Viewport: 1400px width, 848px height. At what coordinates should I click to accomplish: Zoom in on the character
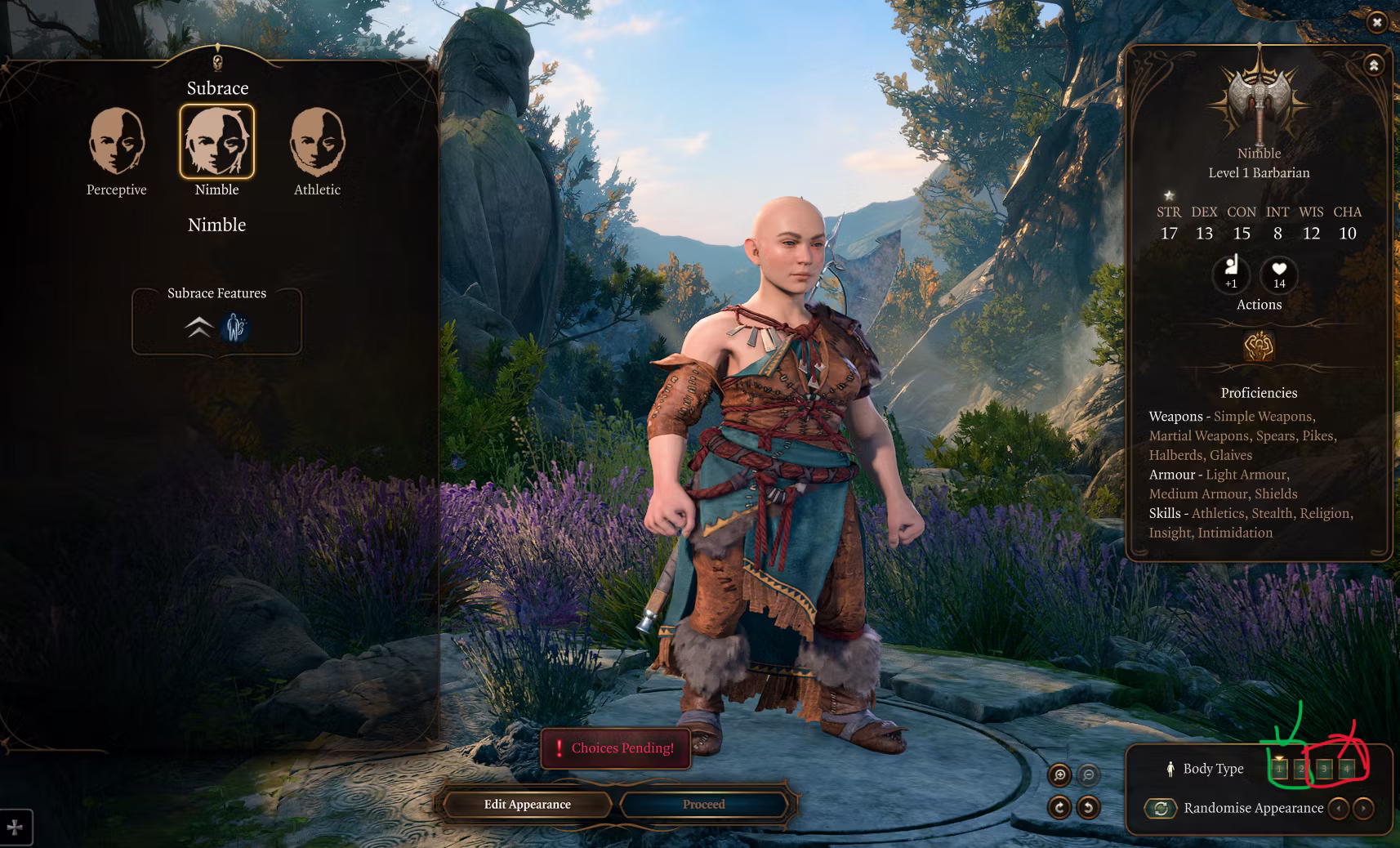pyautogui.click(x=1059, y=775)
